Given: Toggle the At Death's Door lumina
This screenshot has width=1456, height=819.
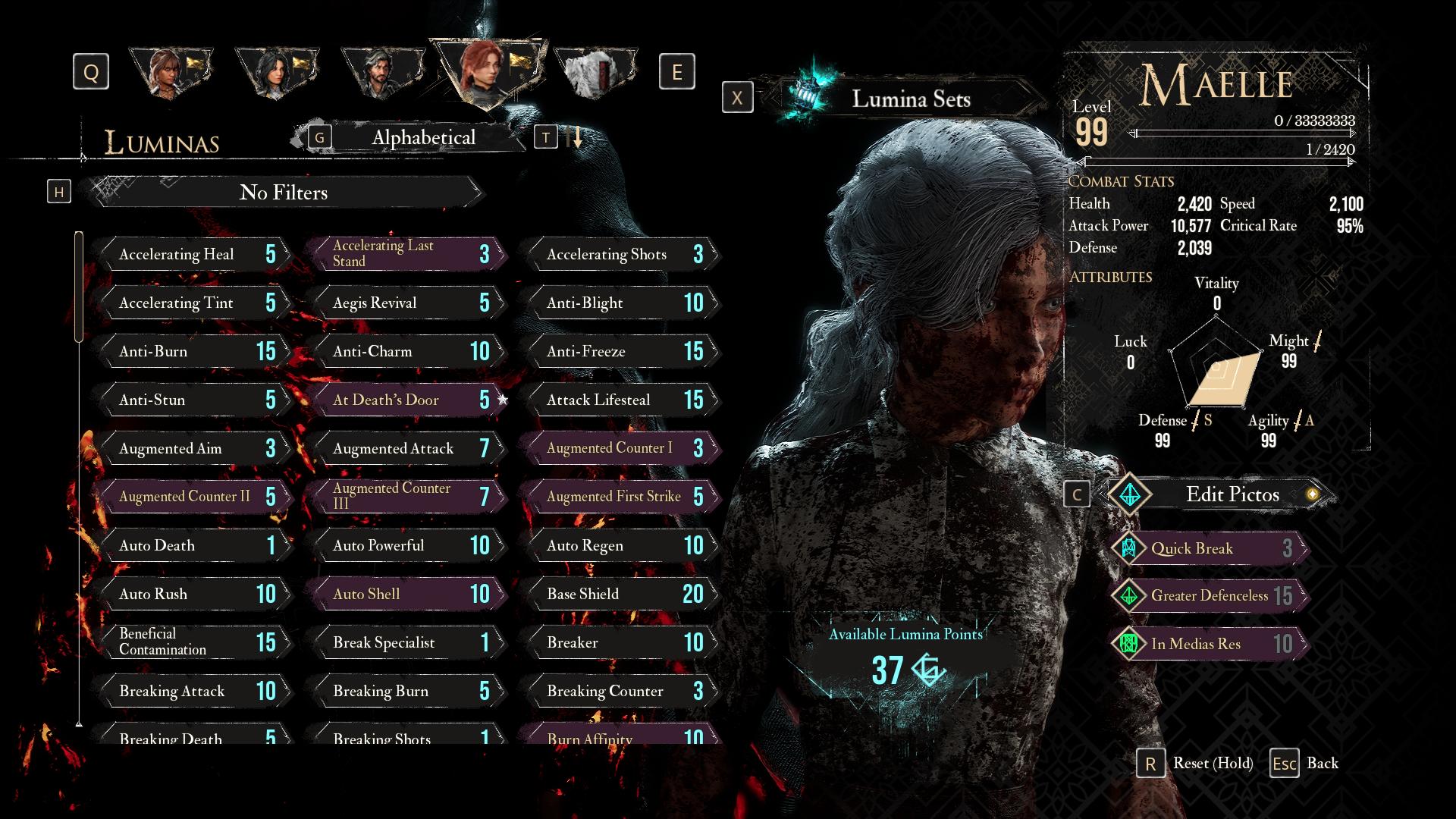Looking at the screenshot, I should point(407,400).
